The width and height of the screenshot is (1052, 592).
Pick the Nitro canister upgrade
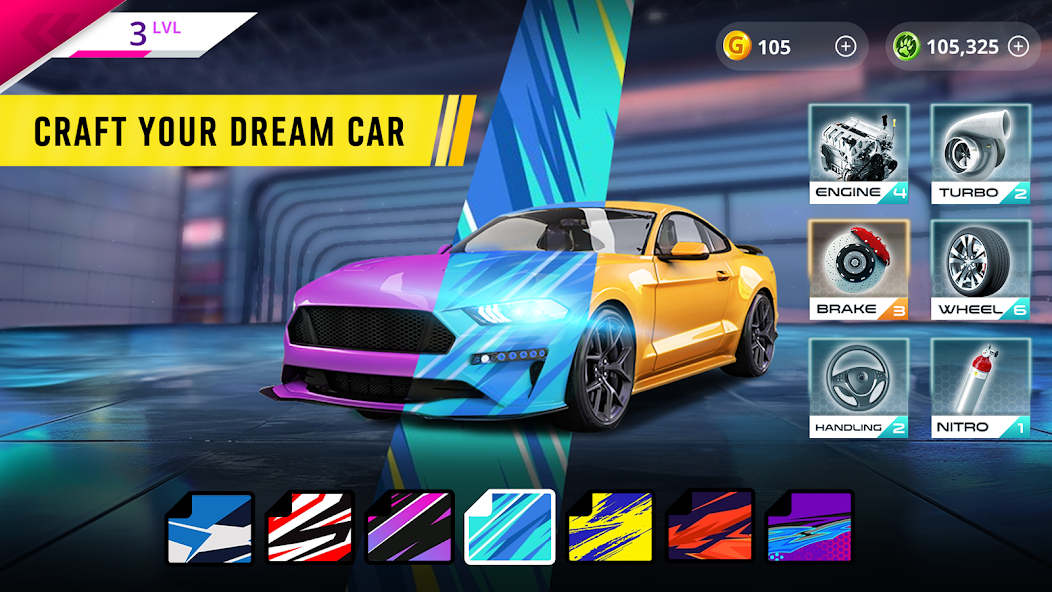point(980,387)
